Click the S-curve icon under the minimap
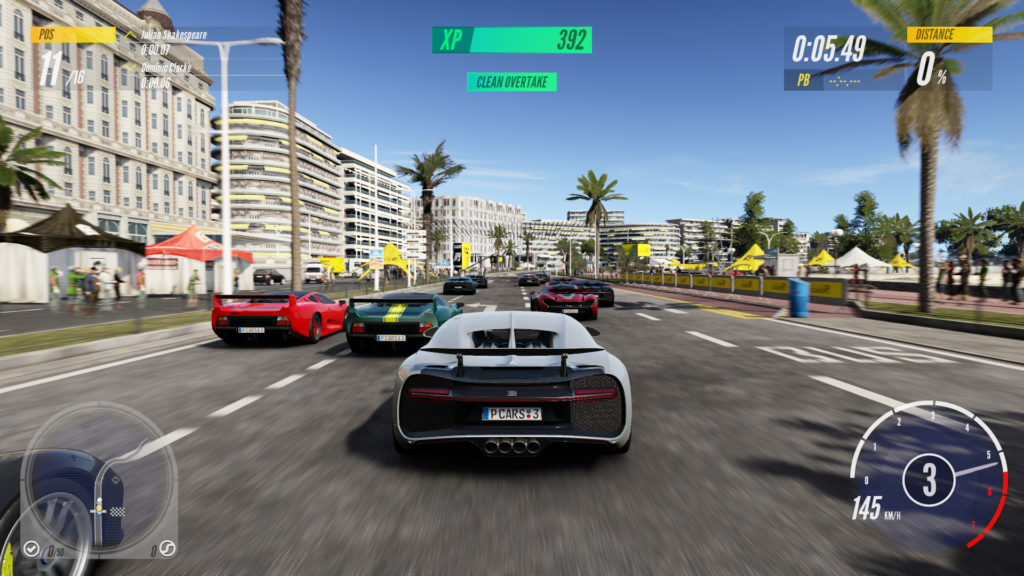 click(x=168, y=547)
